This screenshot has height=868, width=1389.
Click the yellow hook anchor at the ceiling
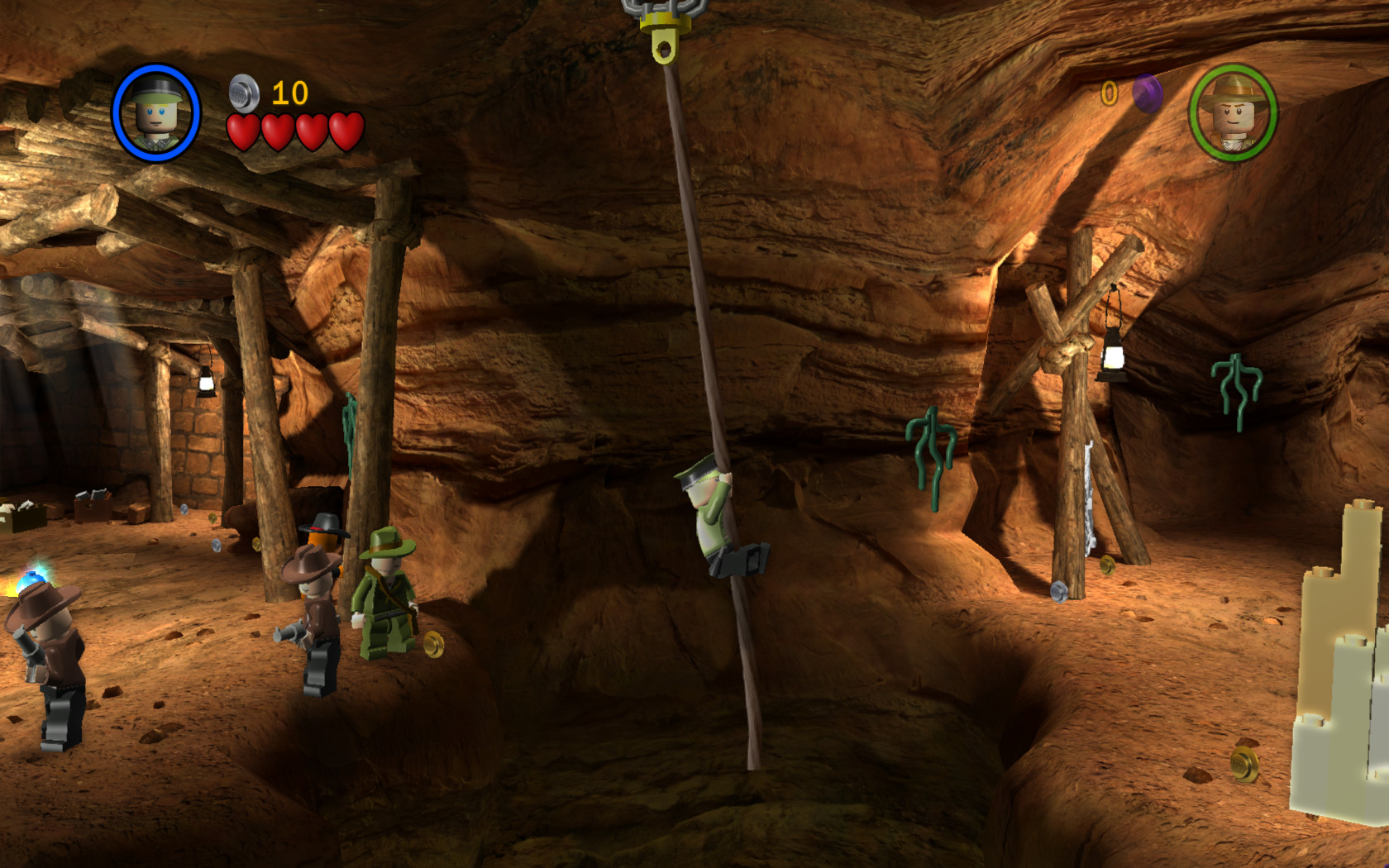pyautogui.click(x=666, y=37)
